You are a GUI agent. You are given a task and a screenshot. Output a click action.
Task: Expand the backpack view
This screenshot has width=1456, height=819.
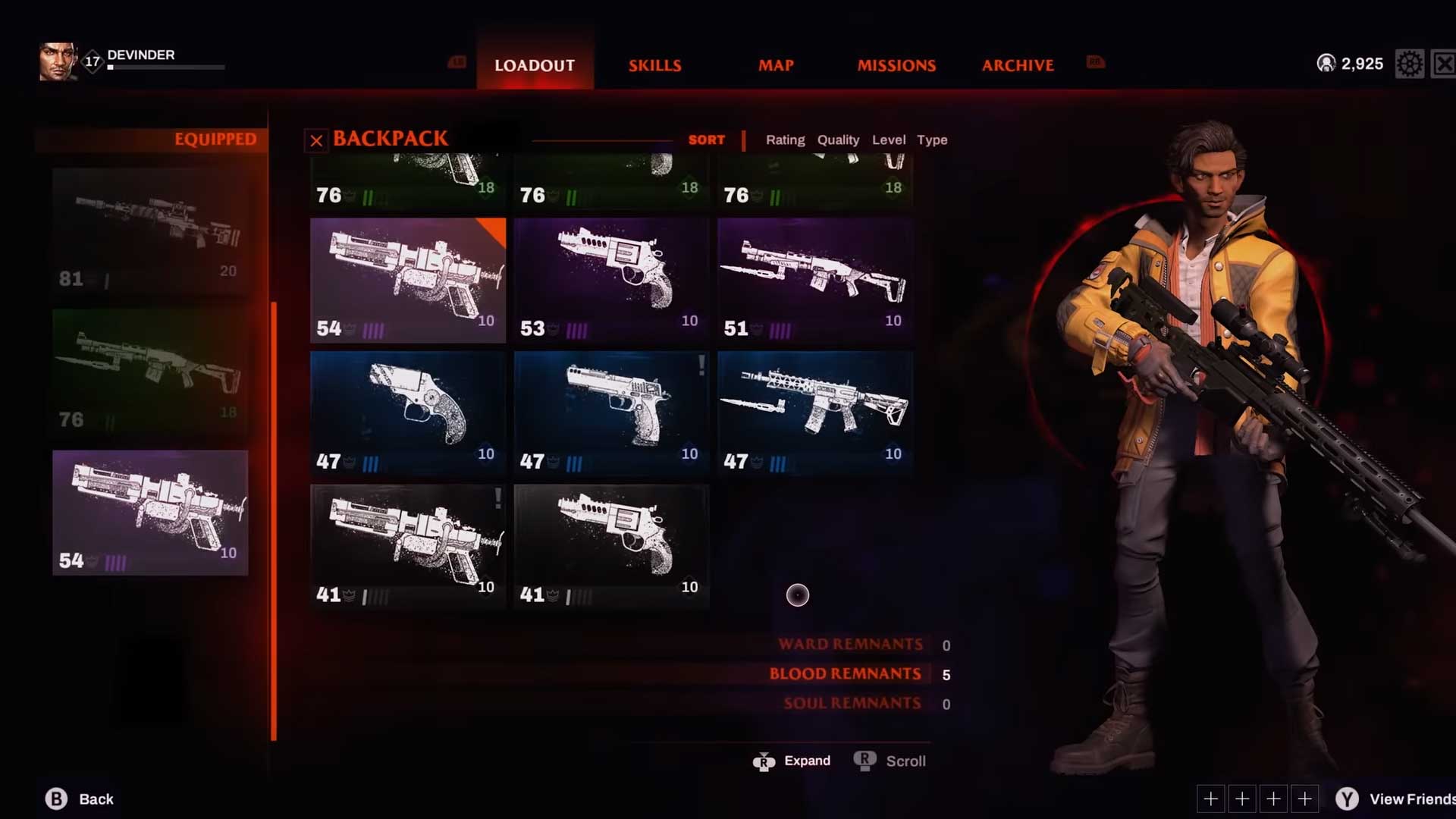[791, 761]
